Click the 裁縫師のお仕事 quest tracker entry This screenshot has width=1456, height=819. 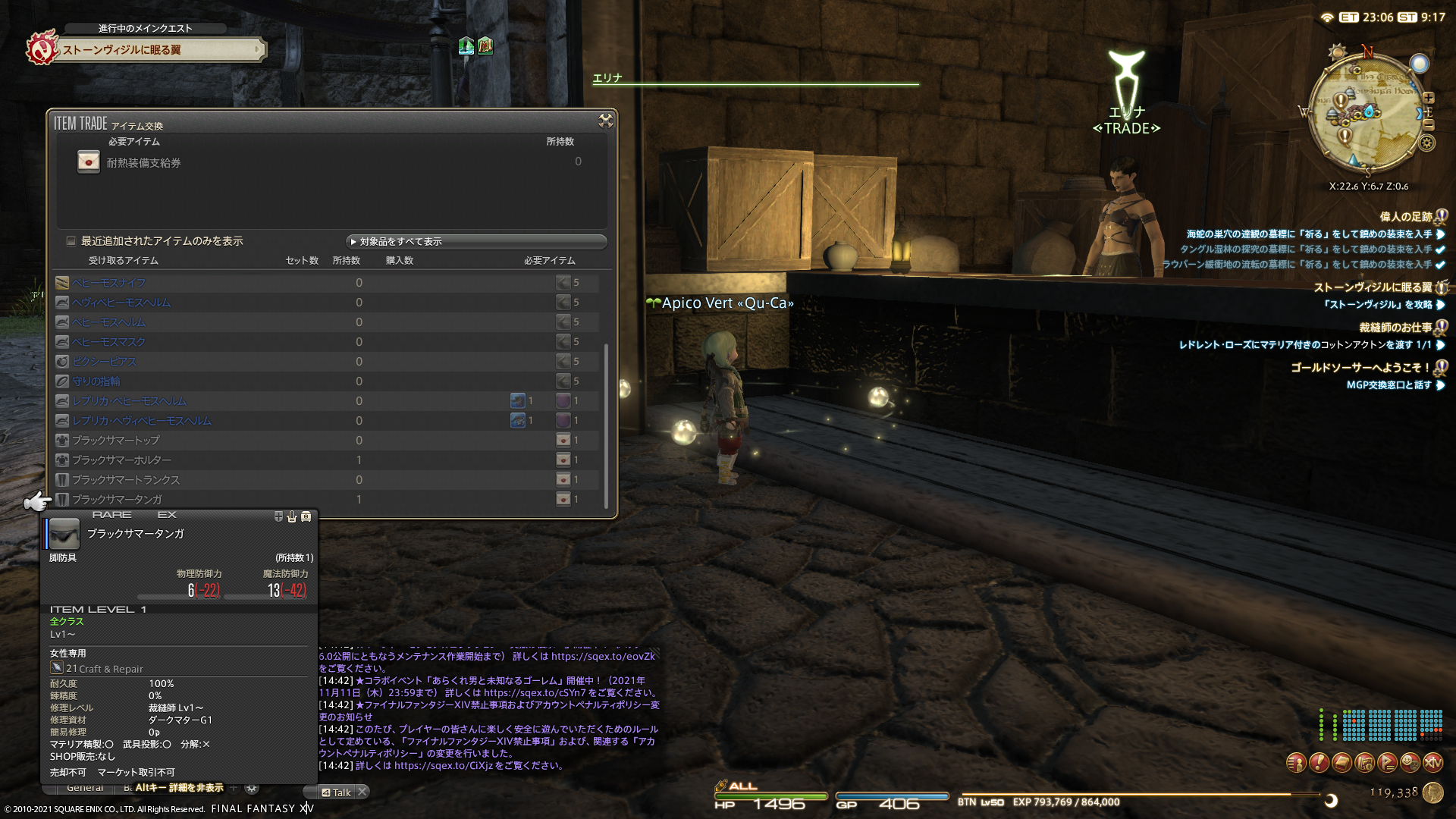1395,328
